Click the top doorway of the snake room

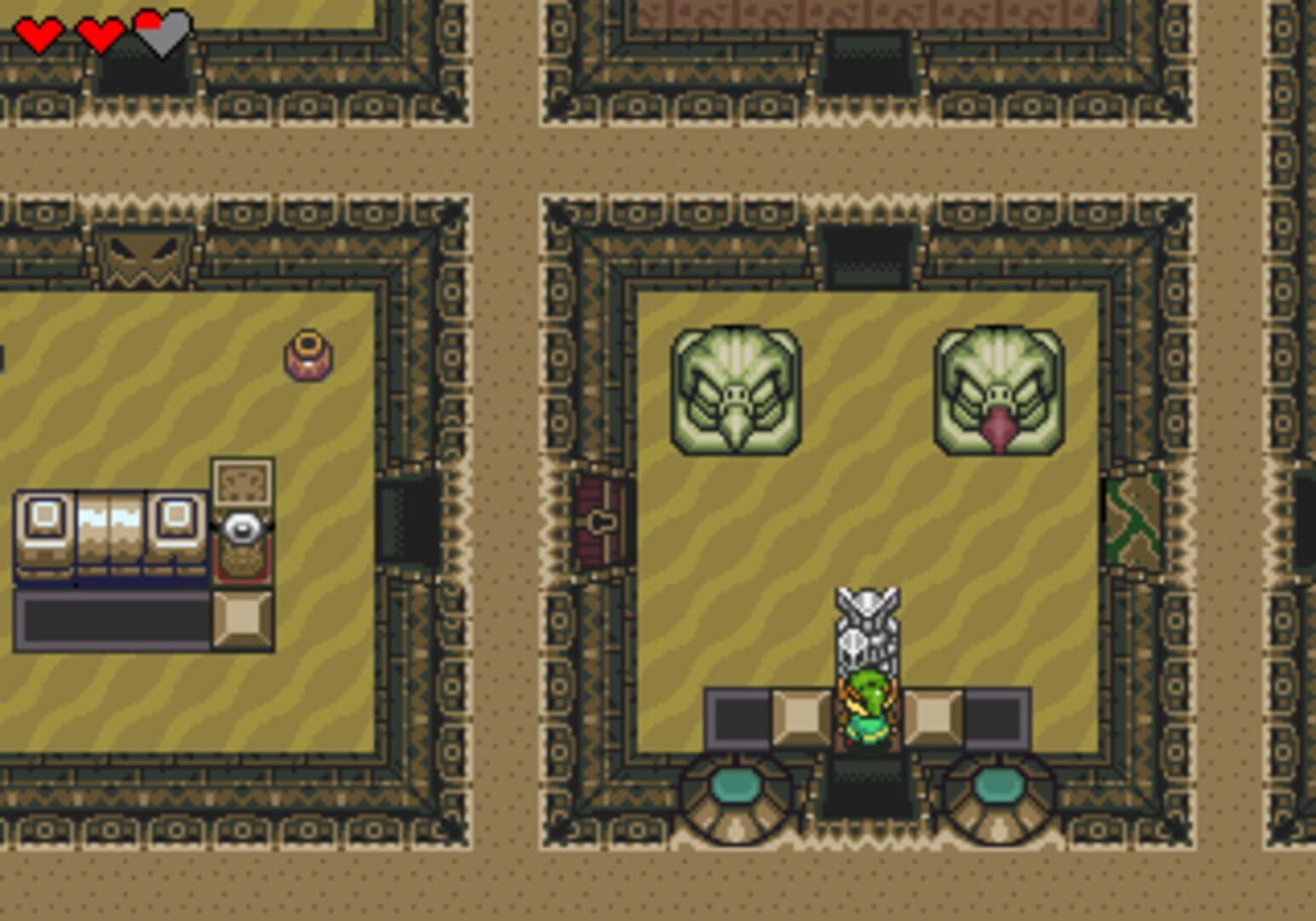pos(867,252)
